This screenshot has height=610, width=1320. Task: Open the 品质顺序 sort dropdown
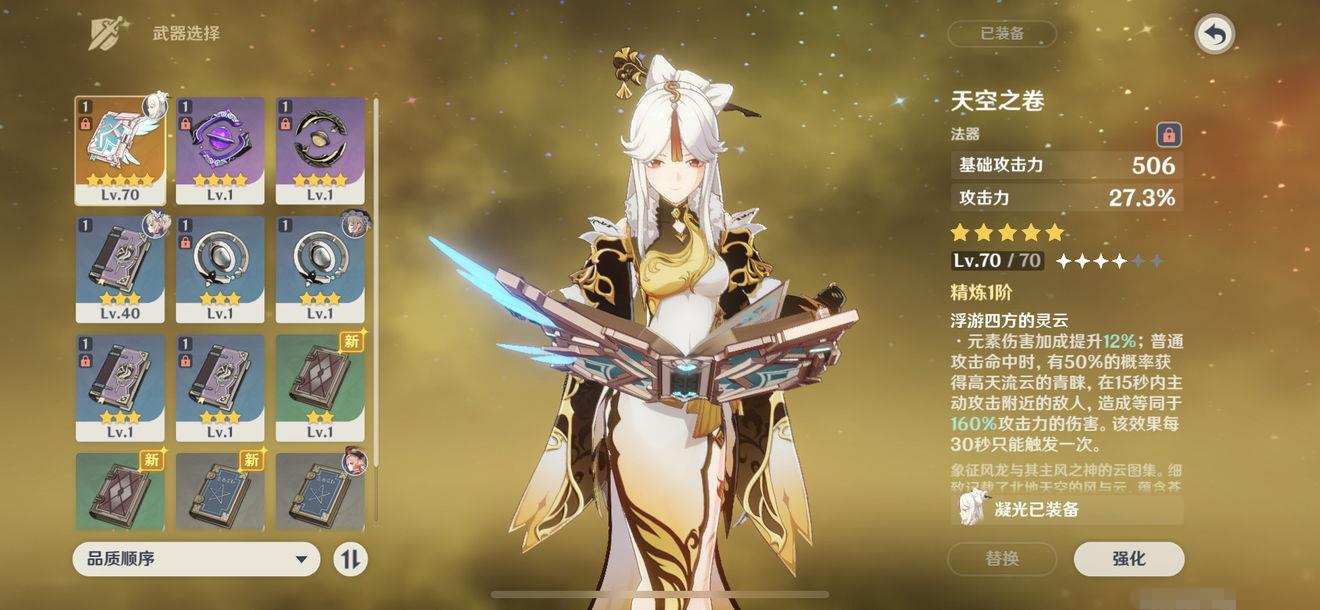click(x=196, y=559)
